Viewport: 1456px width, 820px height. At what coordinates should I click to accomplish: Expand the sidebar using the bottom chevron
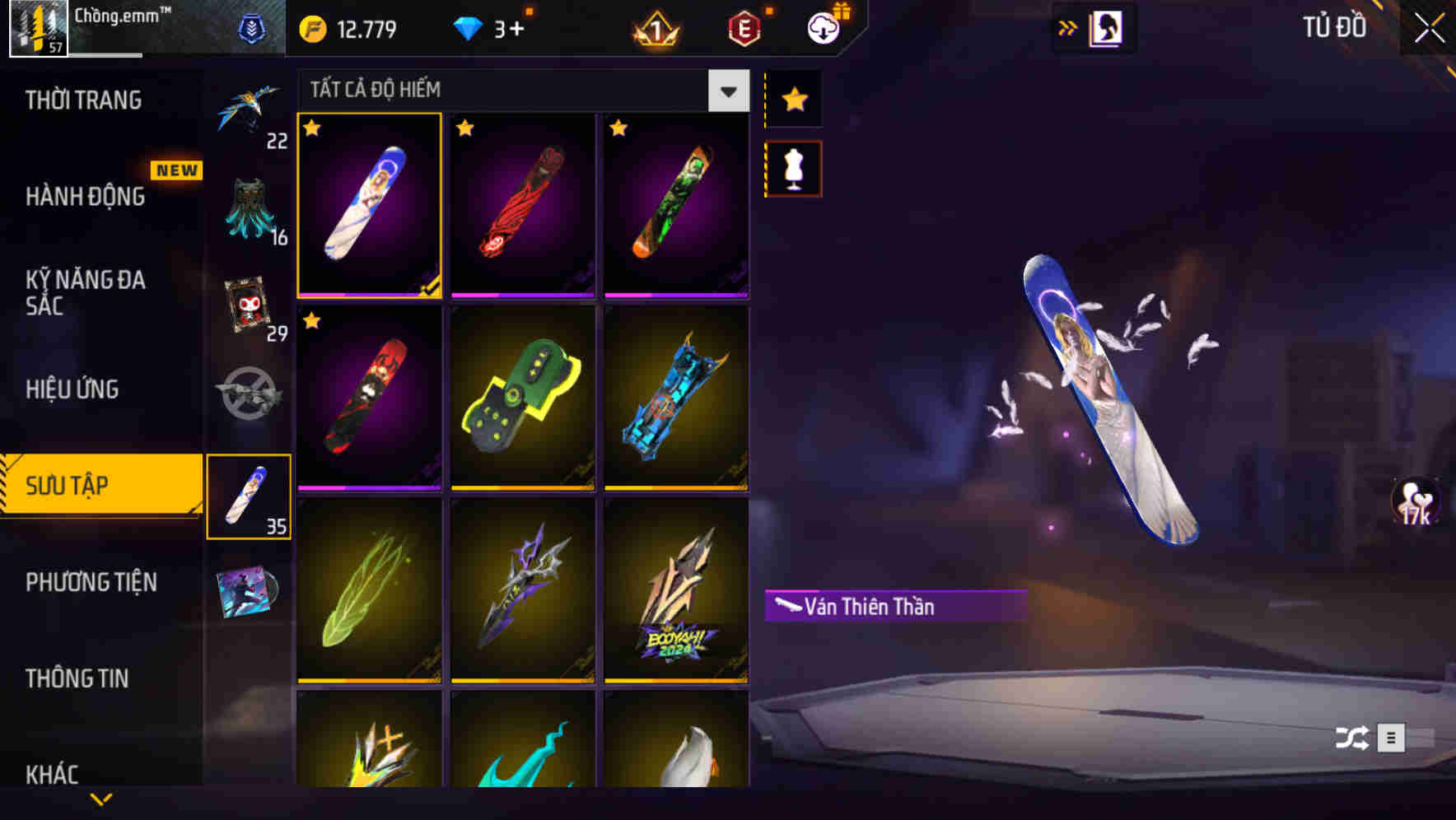tap(100, 799)
